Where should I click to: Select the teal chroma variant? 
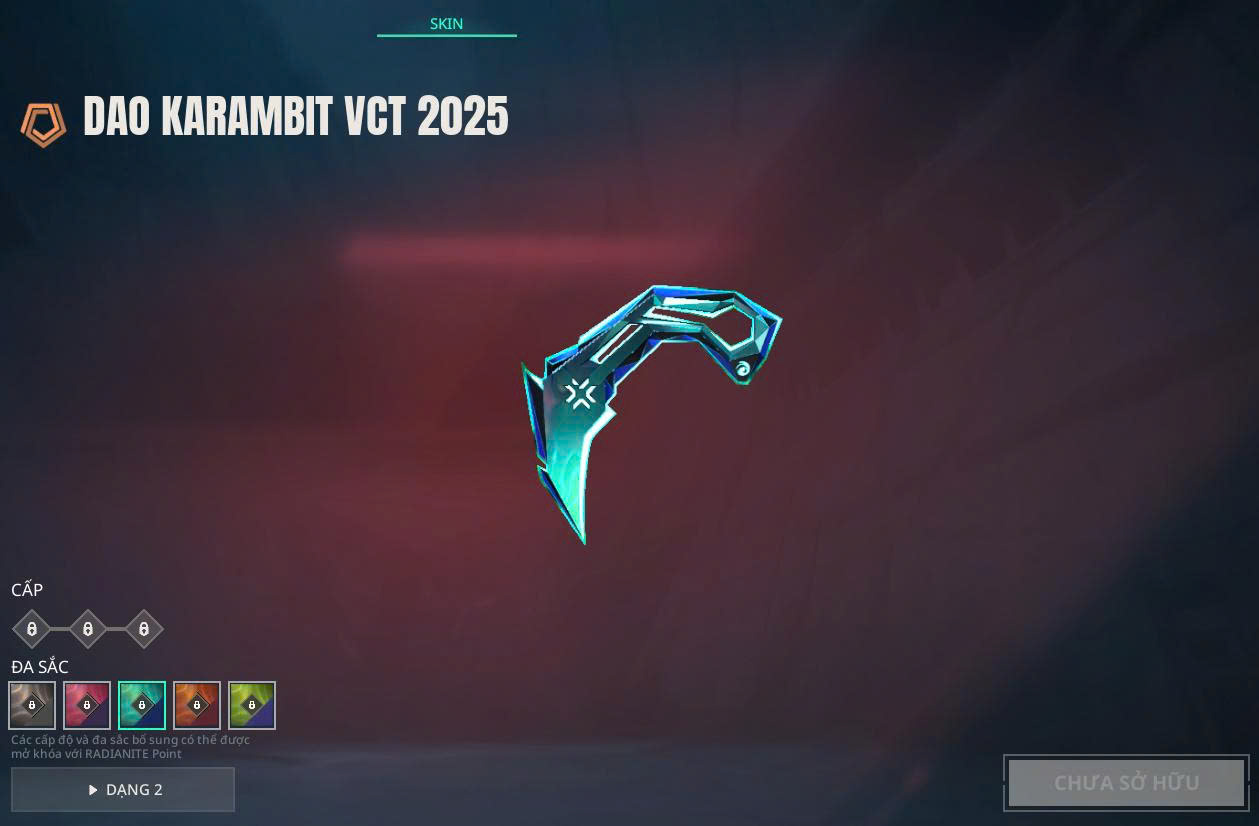pos(142,705)
